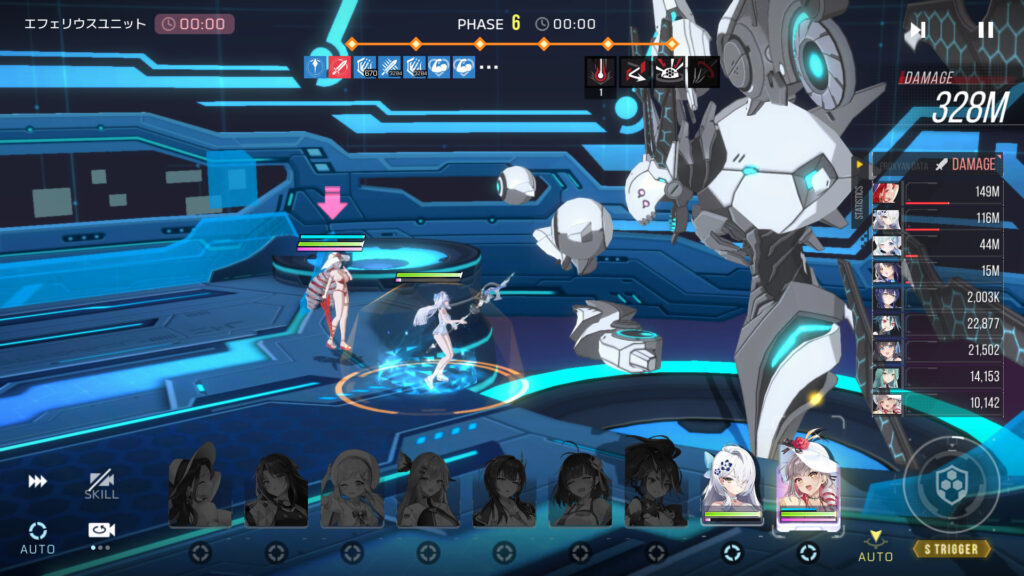Select the red-flower hat character portrait

(x=808, y=484)
